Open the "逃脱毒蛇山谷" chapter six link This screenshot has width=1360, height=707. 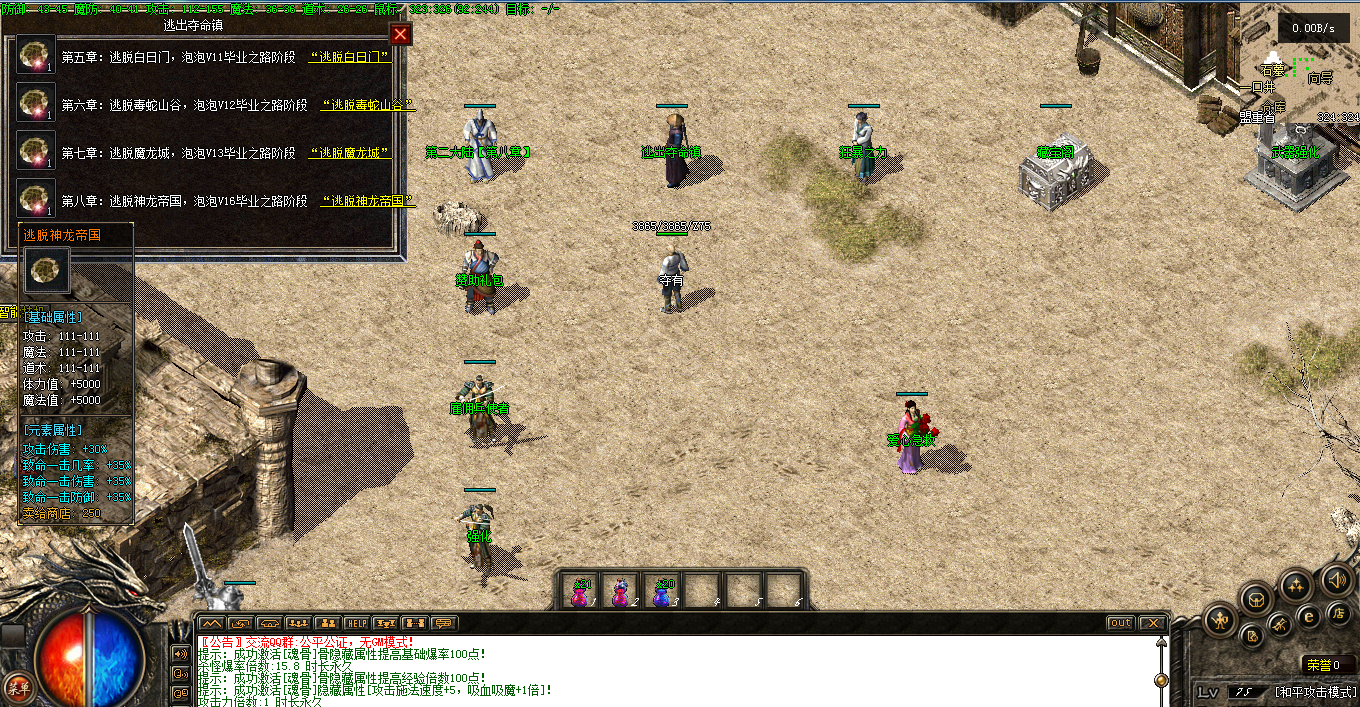point(367,105)
